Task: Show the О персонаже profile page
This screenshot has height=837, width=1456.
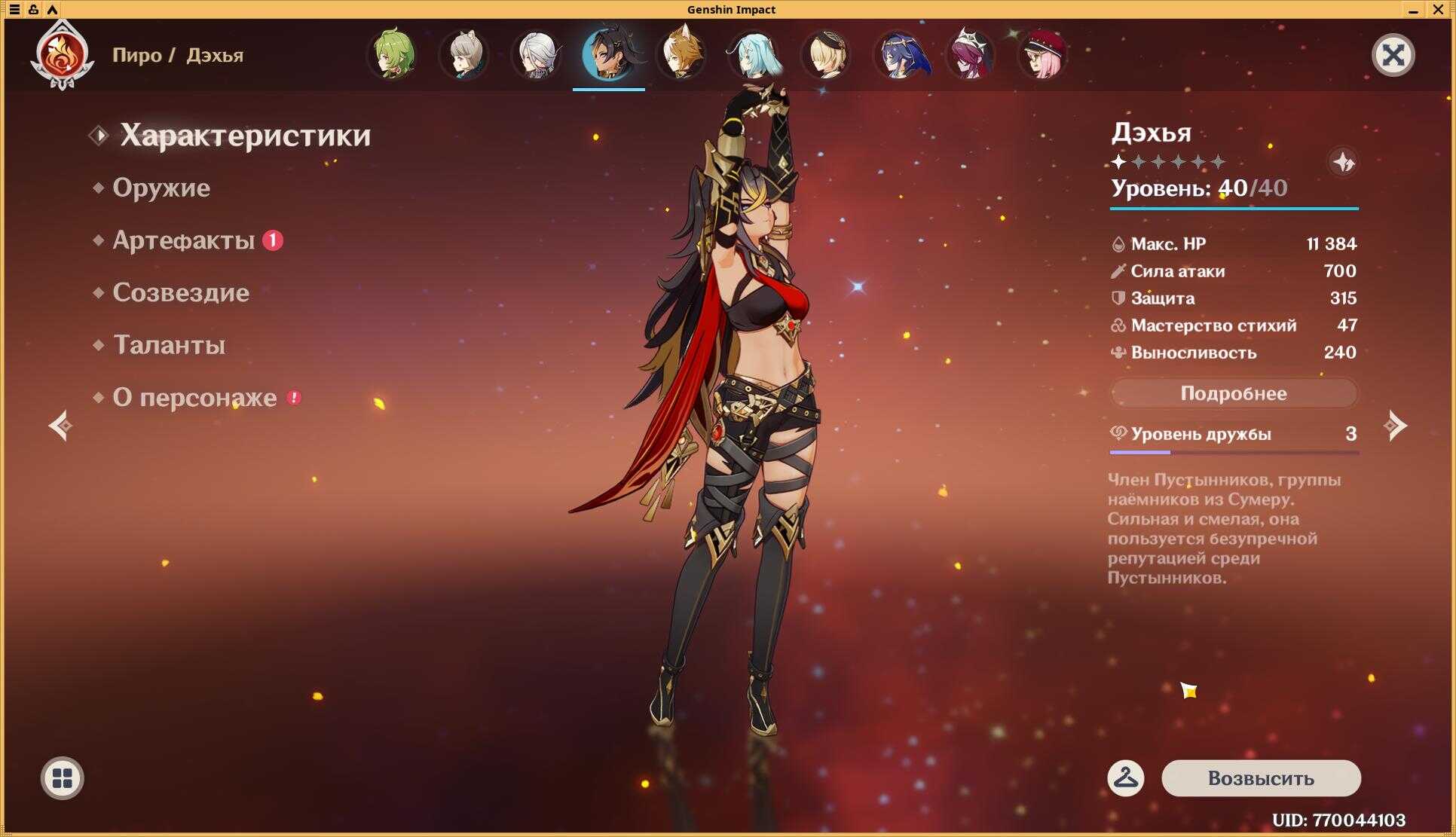Action: tap(194, 398)
